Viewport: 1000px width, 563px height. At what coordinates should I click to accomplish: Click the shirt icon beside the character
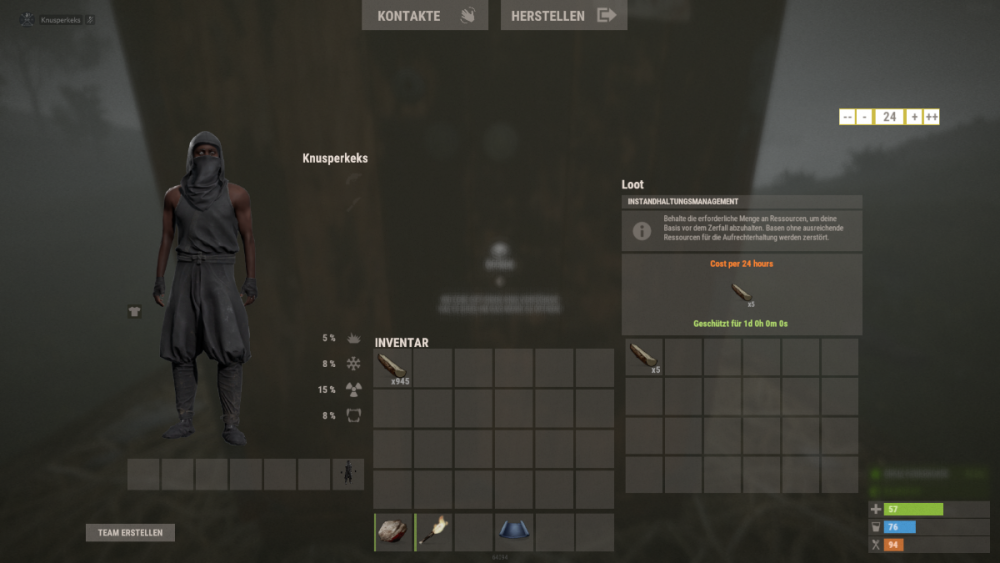coord(135,311)
